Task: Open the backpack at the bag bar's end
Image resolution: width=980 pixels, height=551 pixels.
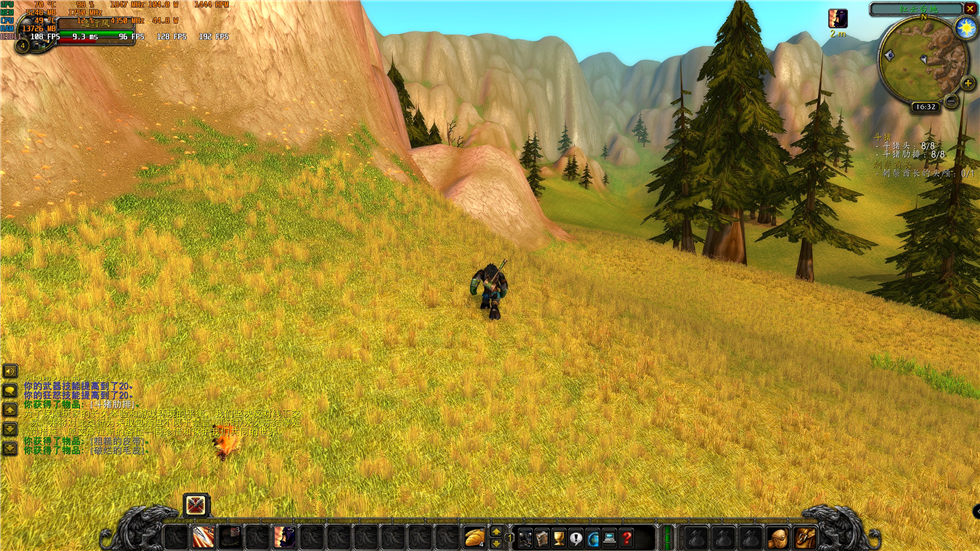Action: (805, 539)
